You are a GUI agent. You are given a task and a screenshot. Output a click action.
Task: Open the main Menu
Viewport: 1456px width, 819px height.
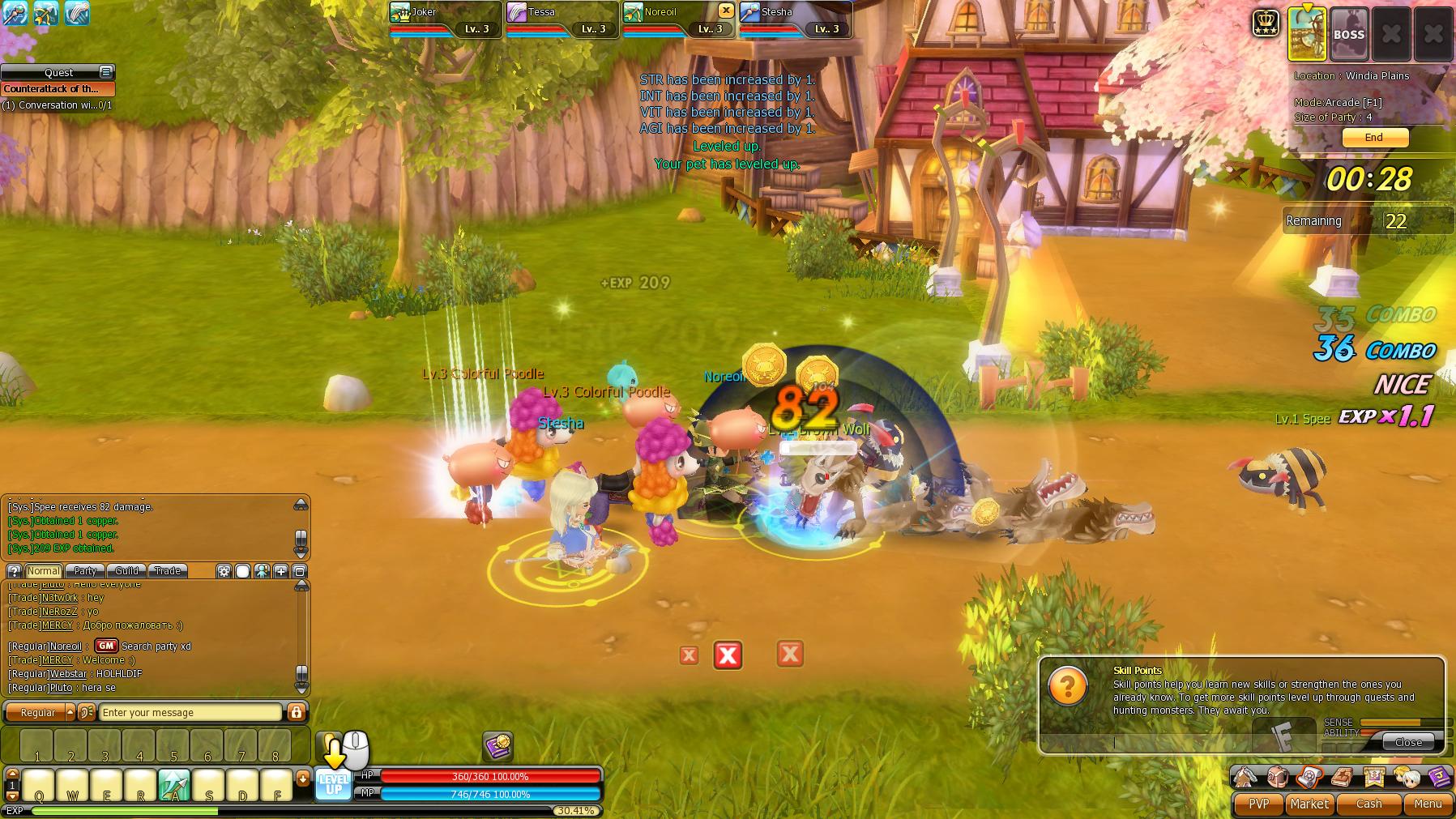point(1427,804)
